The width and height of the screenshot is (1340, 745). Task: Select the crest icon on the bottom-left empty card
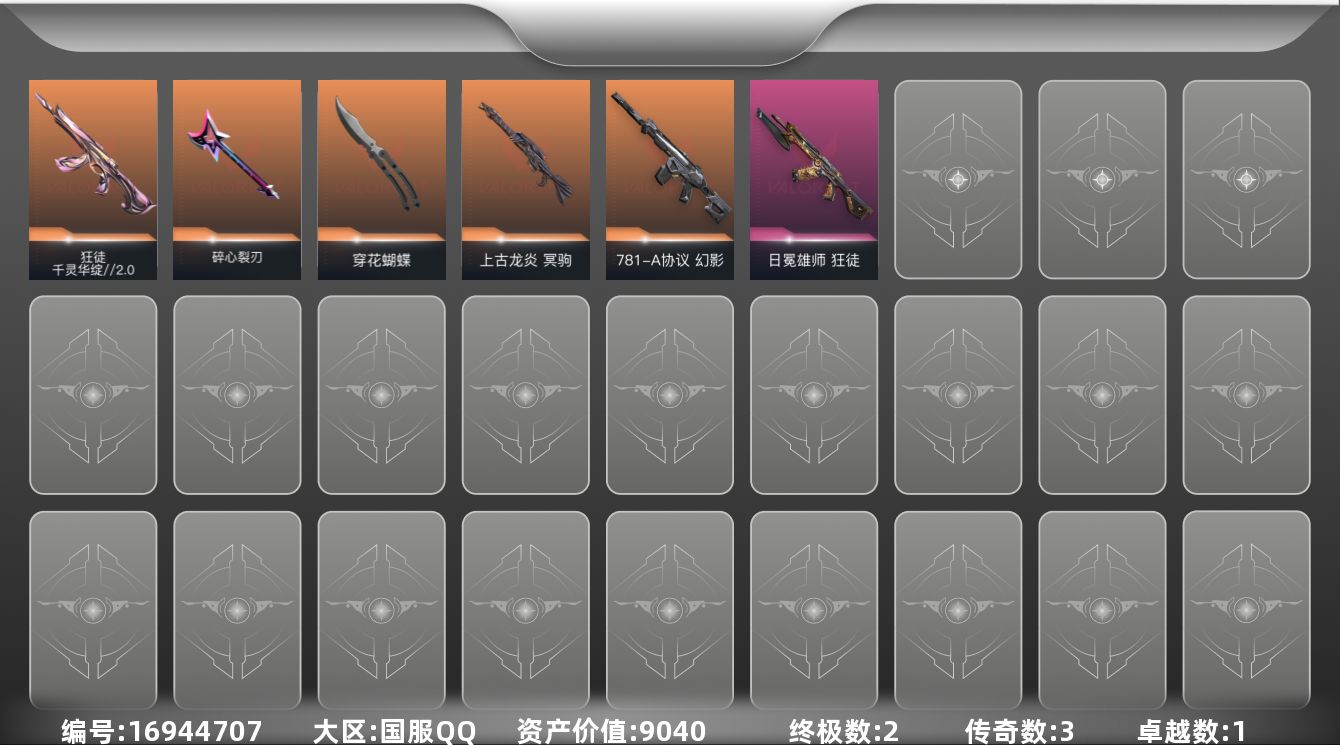point(93,611)
